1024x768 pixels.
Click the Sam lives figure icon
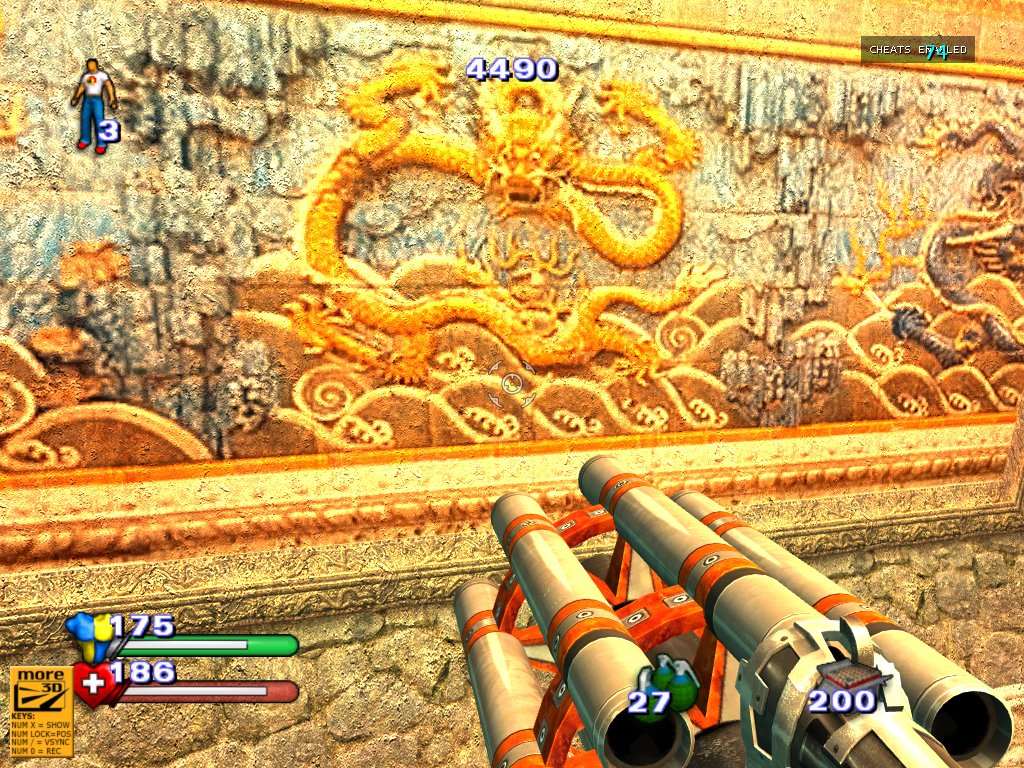tap(93, 103)
